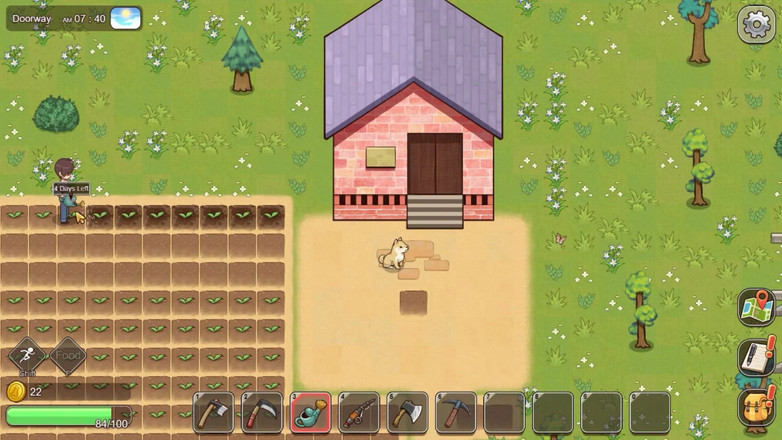
Task: Select the hoe in the hotbar
Action: pyautogui.click(x=213, y=412)
